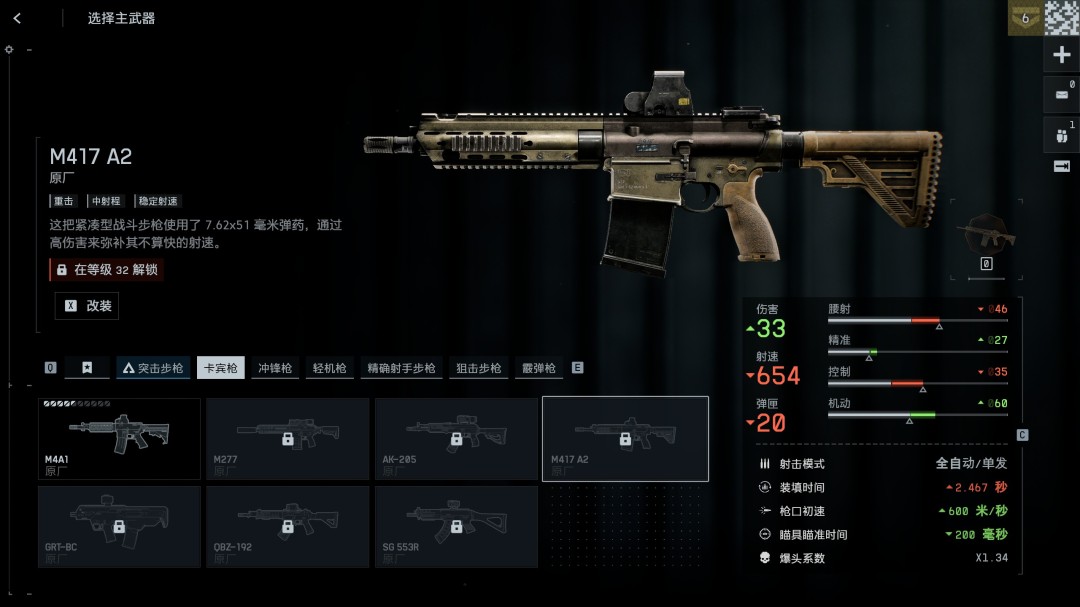Screen dimensions: 1080x607
Task: Choose the locked M277 weapon tile
Action: point(287,438)
